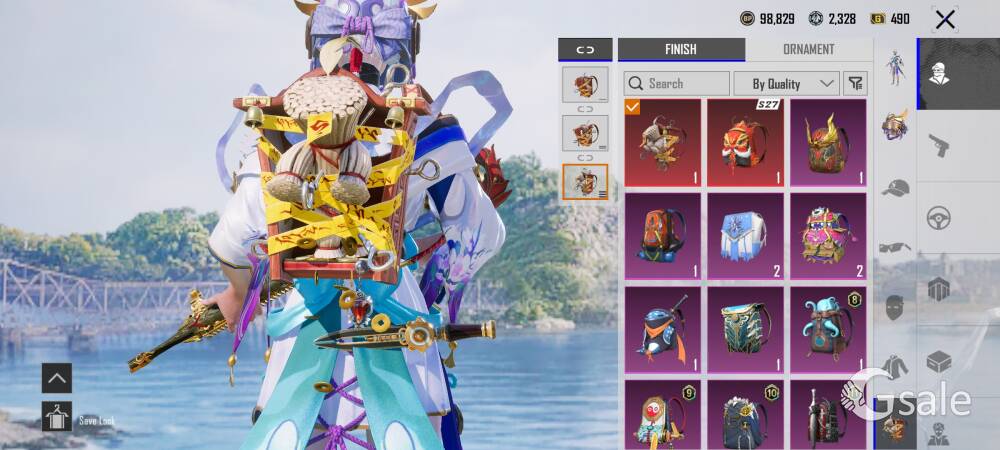The image size is (1000, 450).
Task: Show the sunglasses eyewear category
Action: click(x=895, y=247)
